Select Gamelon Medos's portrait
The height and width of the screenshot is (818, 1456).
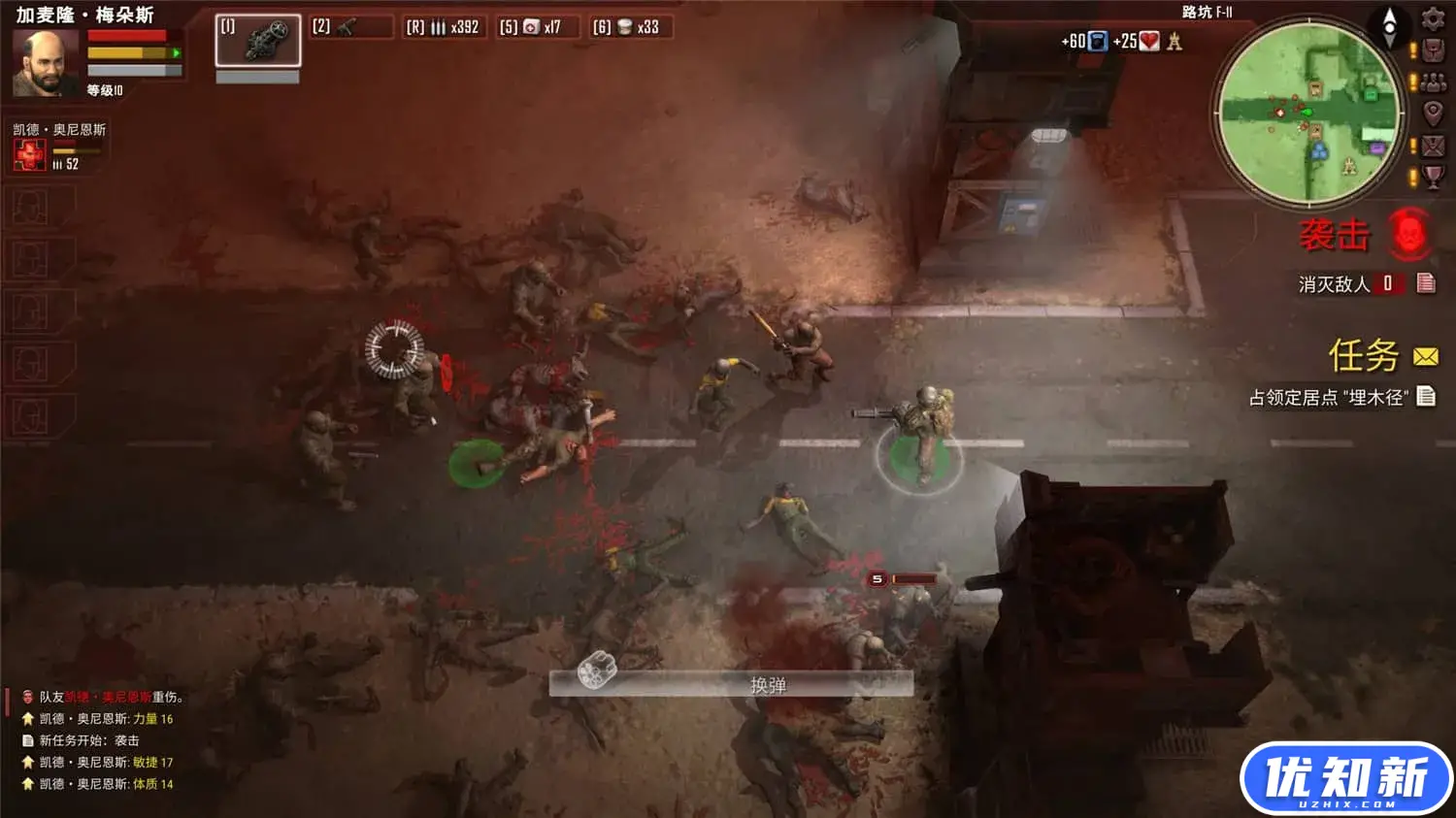(45, 64)
